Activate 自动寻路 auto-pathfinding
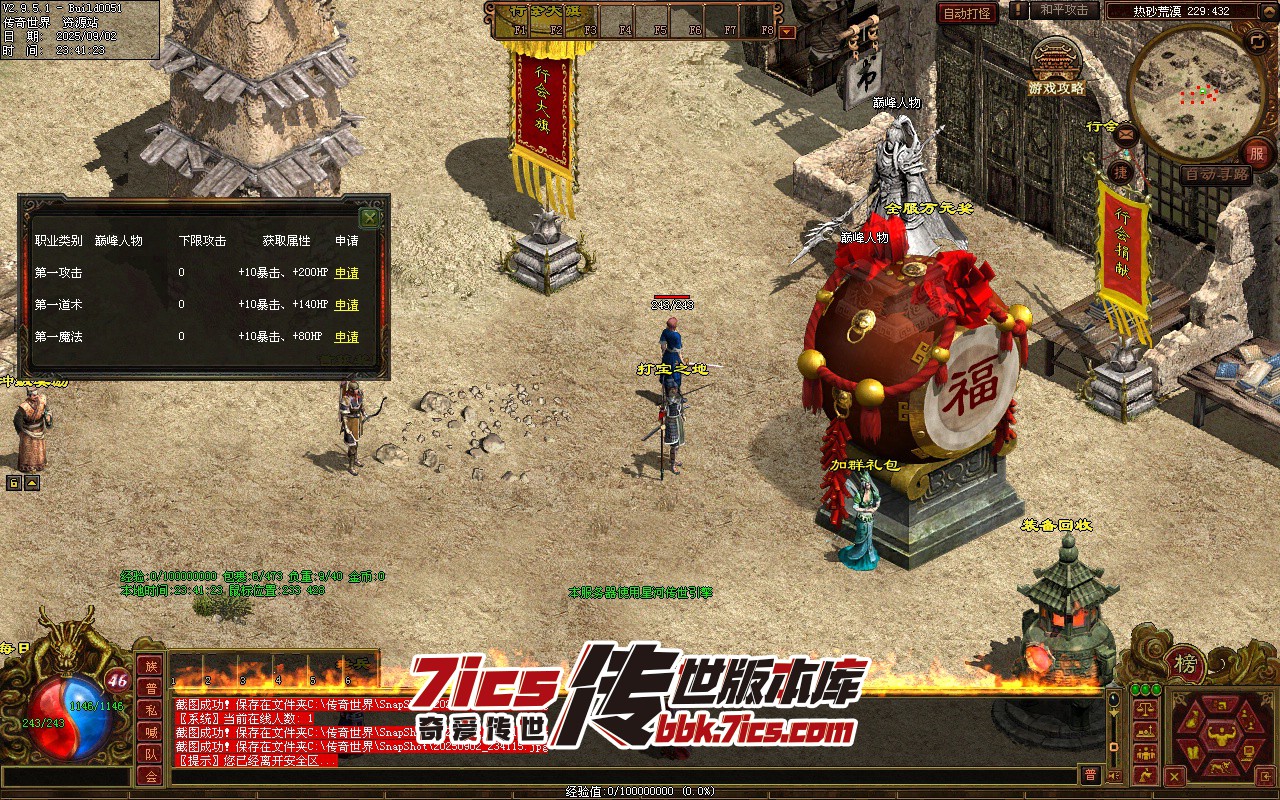1280x800 pixels. tap(1216, 174)
